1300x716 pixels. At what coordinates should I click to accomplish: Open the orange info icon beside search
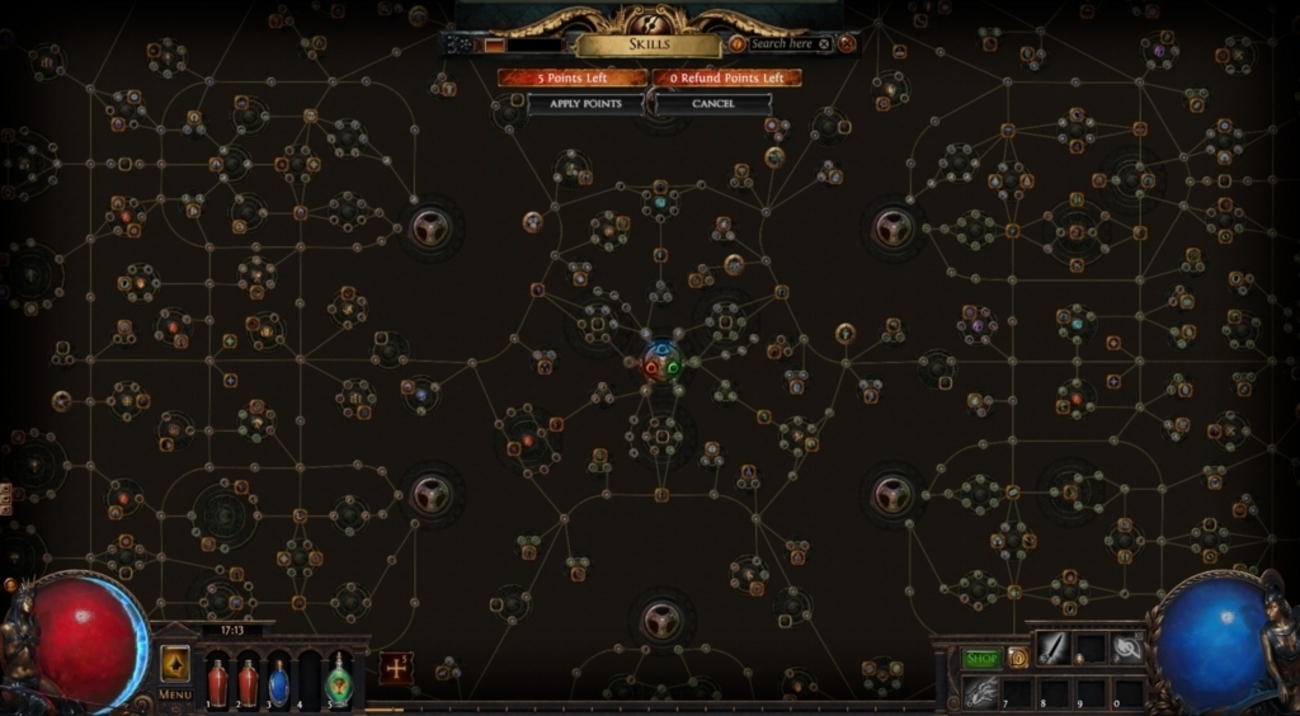click(737, 44)
